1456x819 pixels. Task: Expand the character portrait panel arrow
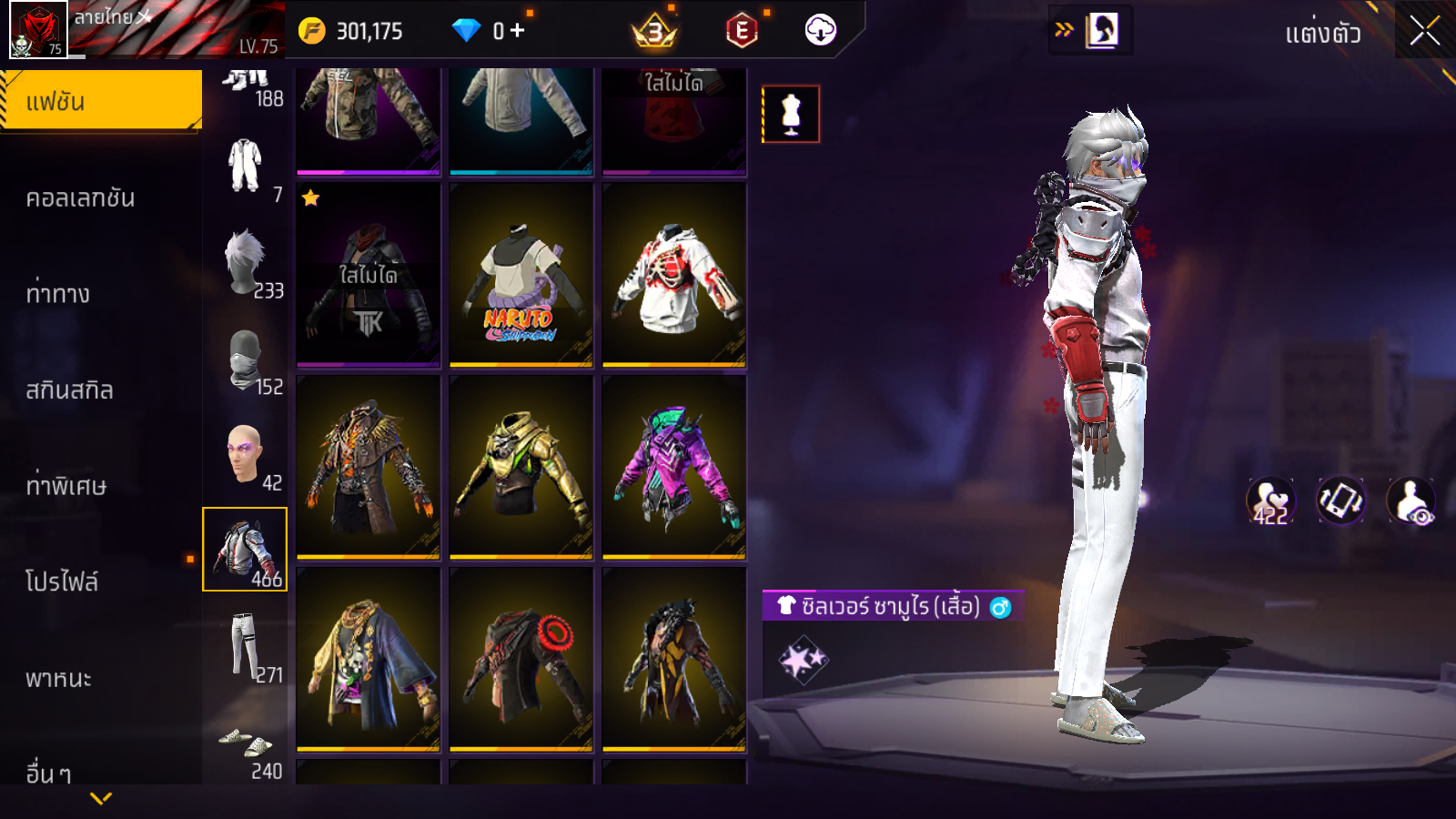coord(1064,30)
